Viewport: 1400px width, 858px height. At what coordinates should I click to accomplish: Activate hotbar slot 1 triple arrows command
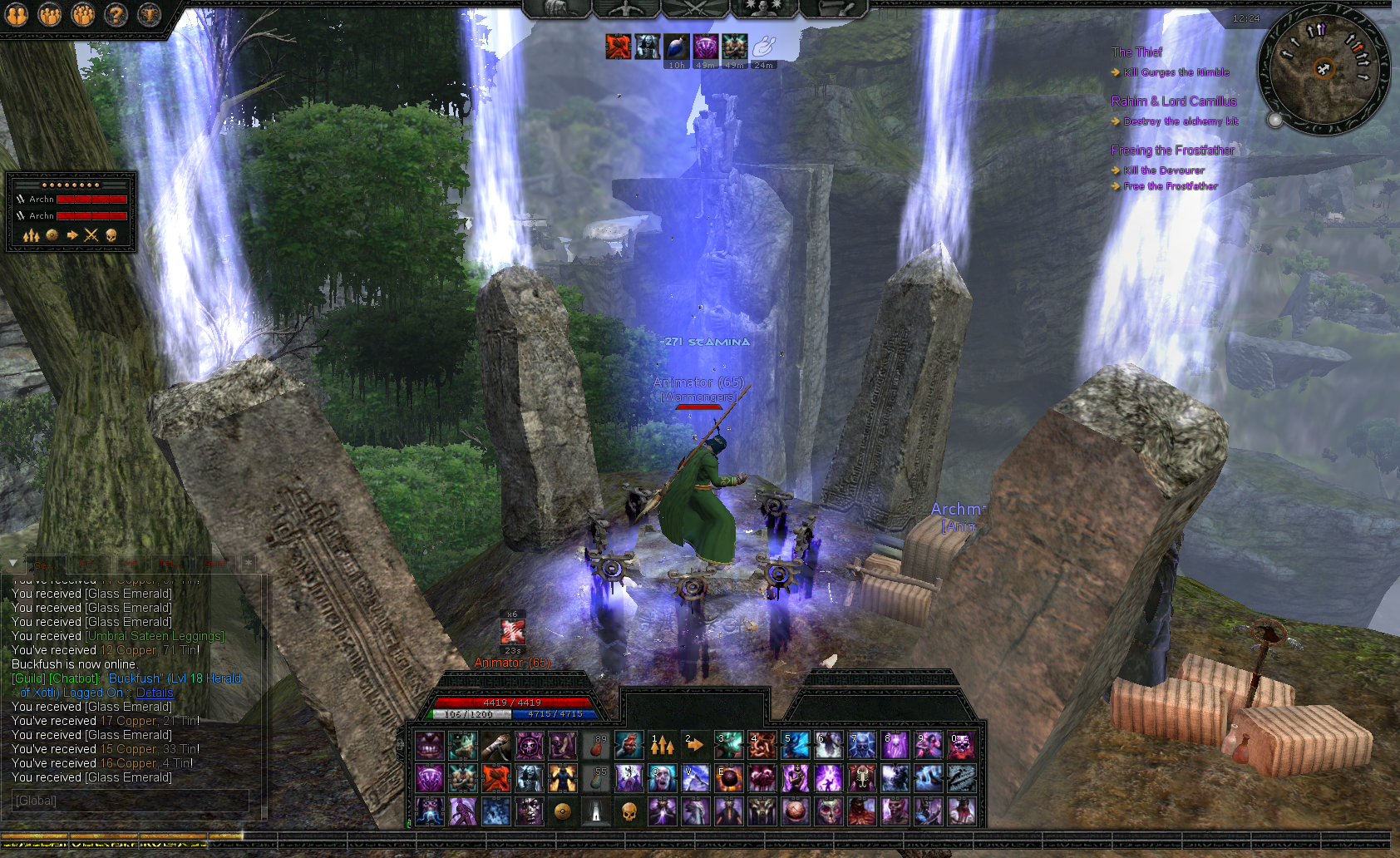(662, 746)
